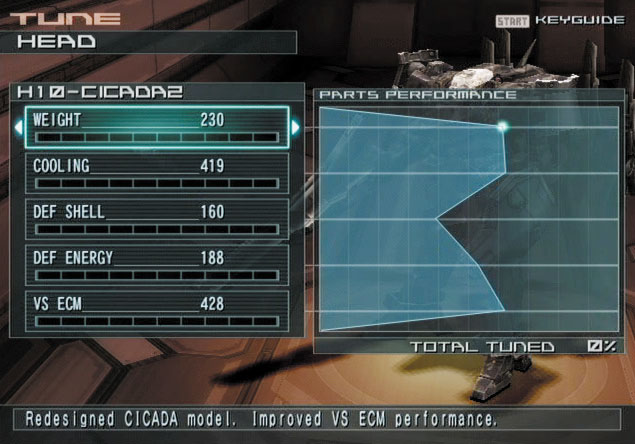Choose the COOLING tuning row
The width and height of the screenshot is (635, 444).
pos(157,173)
